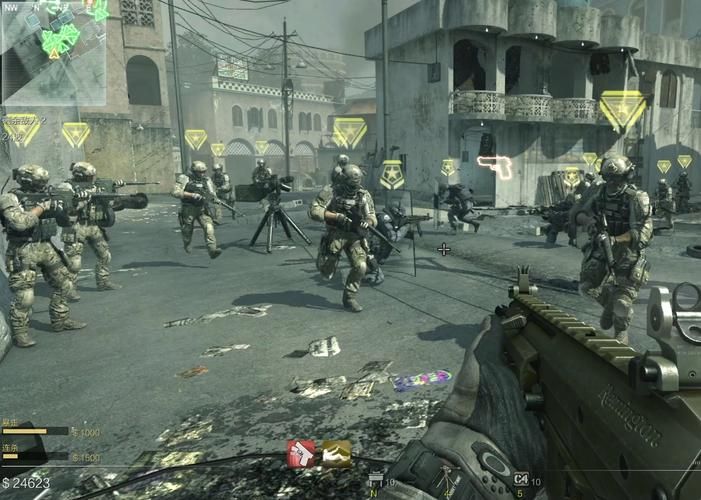
Task: Click the orange pistol armory marker
Action: pyautogui.click(x=494, y=165)
